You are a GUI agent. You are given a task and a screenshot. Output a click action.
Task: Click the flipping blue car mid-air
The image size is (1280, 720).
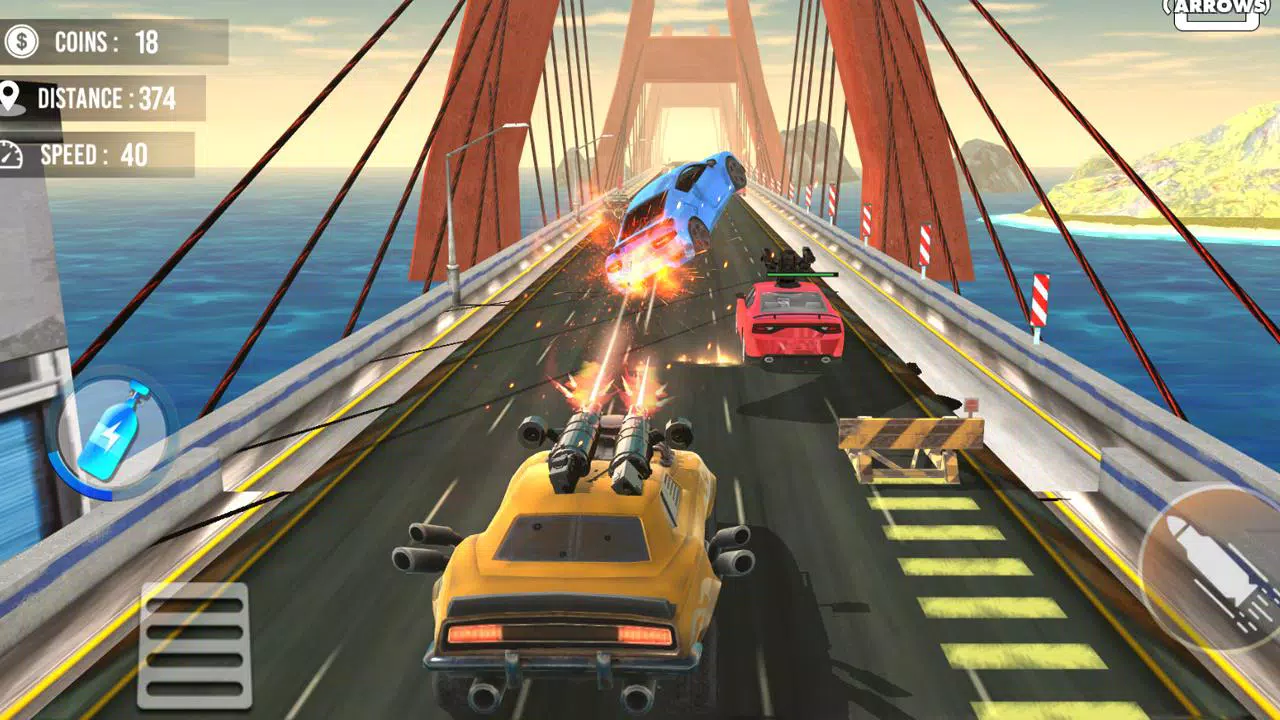[x=685, y=200]
